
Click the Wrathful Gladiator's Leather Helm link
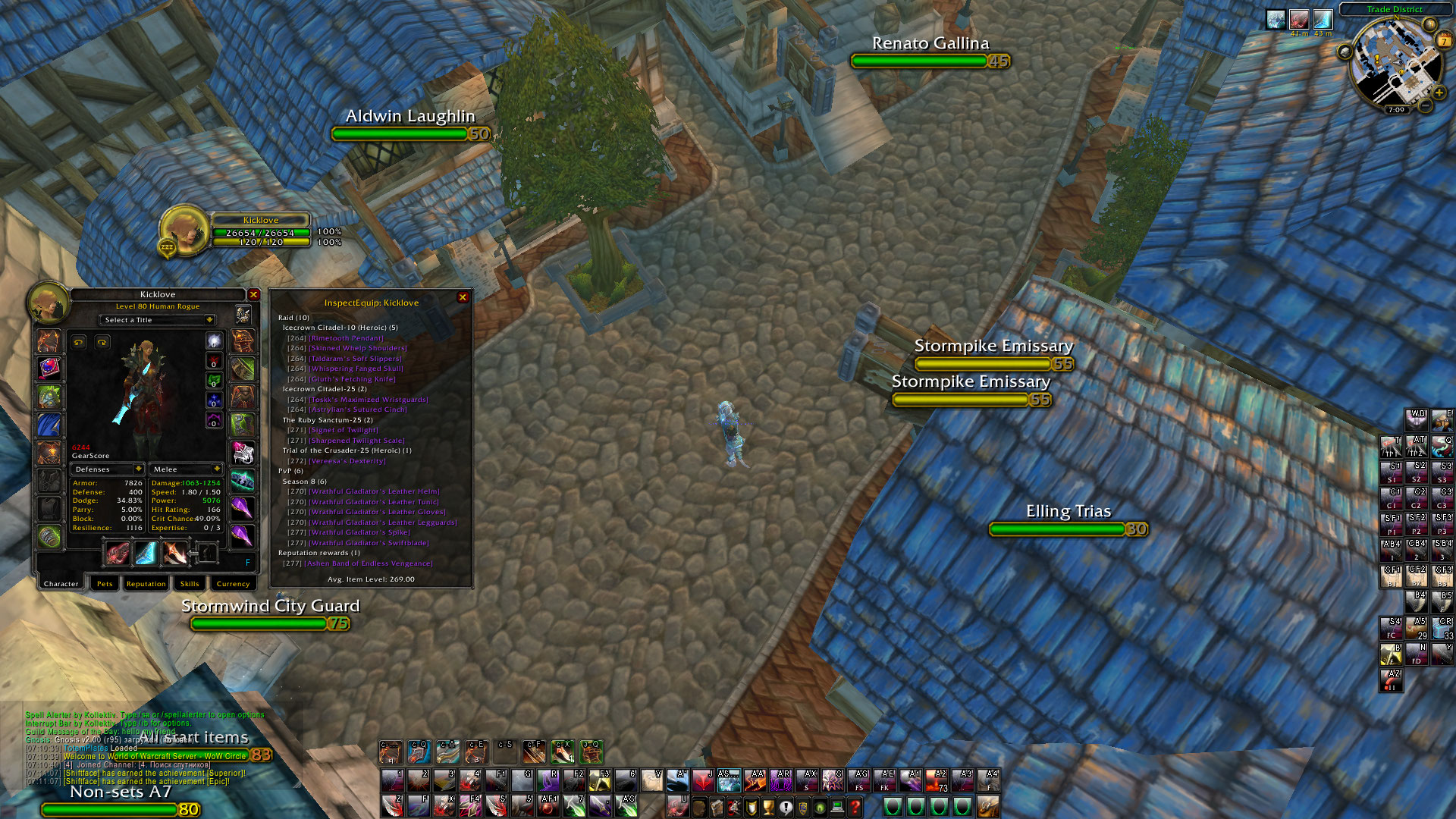point(374,491)
